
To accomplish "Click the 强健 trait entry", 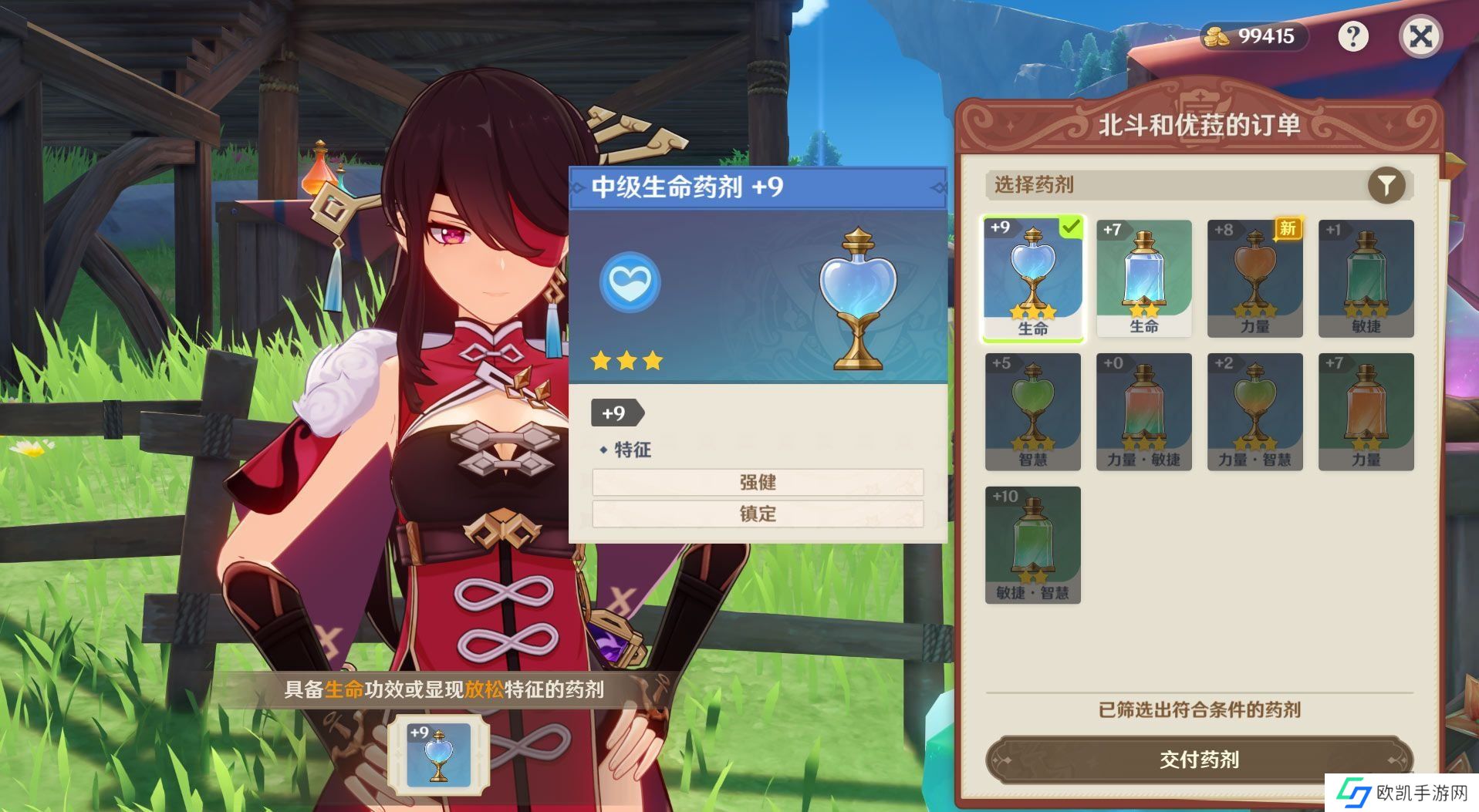I will point(757,483).
